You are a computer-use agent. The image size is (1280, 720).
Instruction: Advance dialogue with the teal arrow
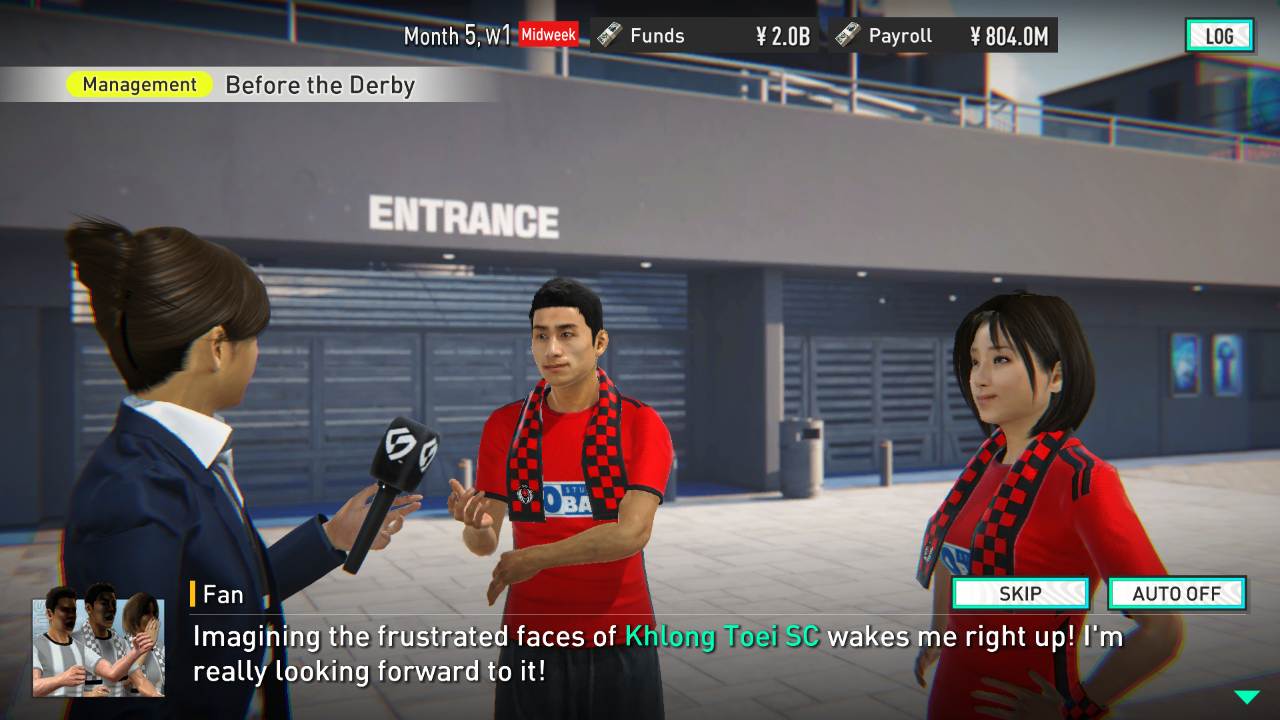tap(1246, 697)
